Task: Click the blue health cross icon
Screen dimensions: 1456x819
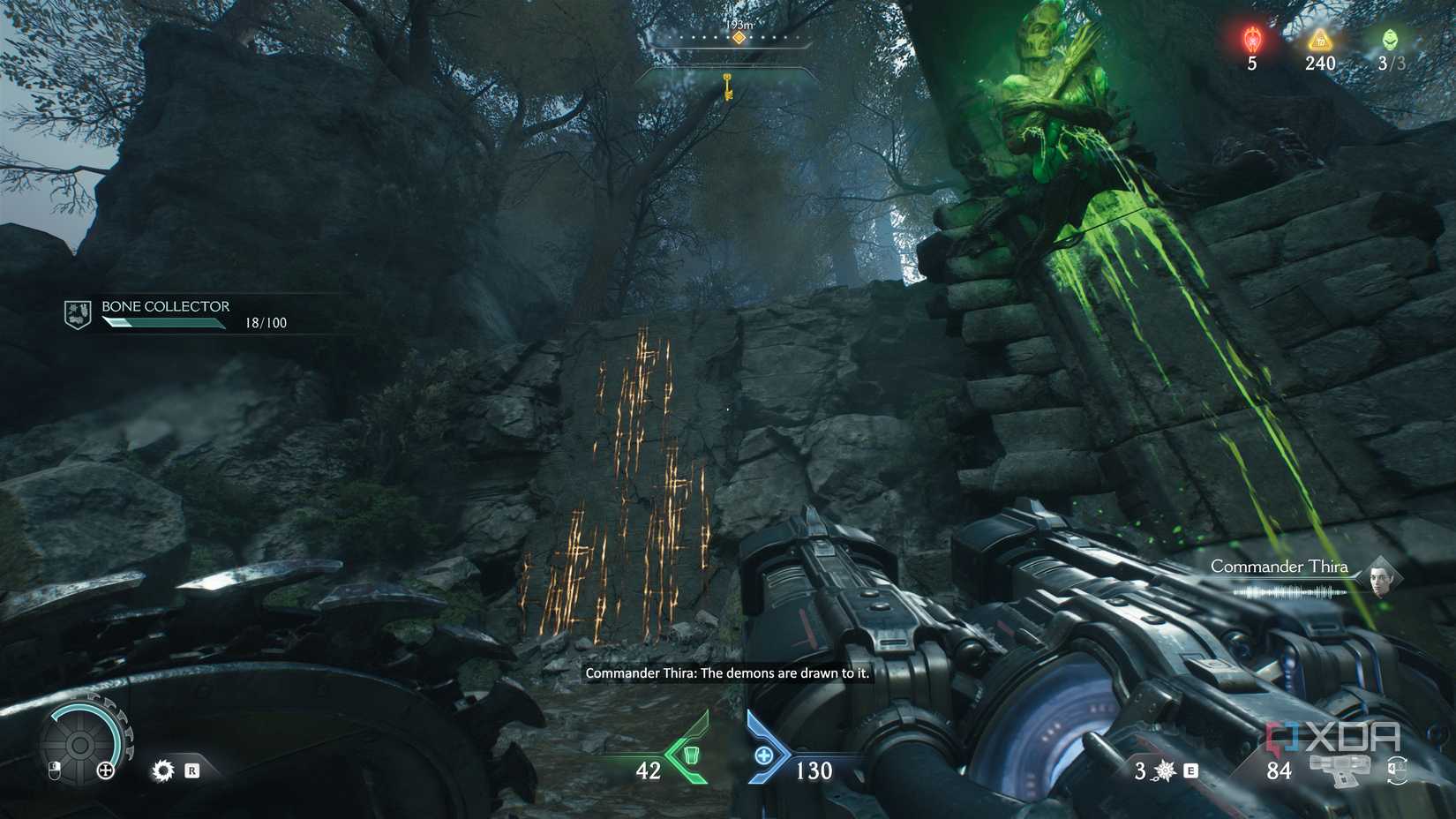Action: pos(764,755)
